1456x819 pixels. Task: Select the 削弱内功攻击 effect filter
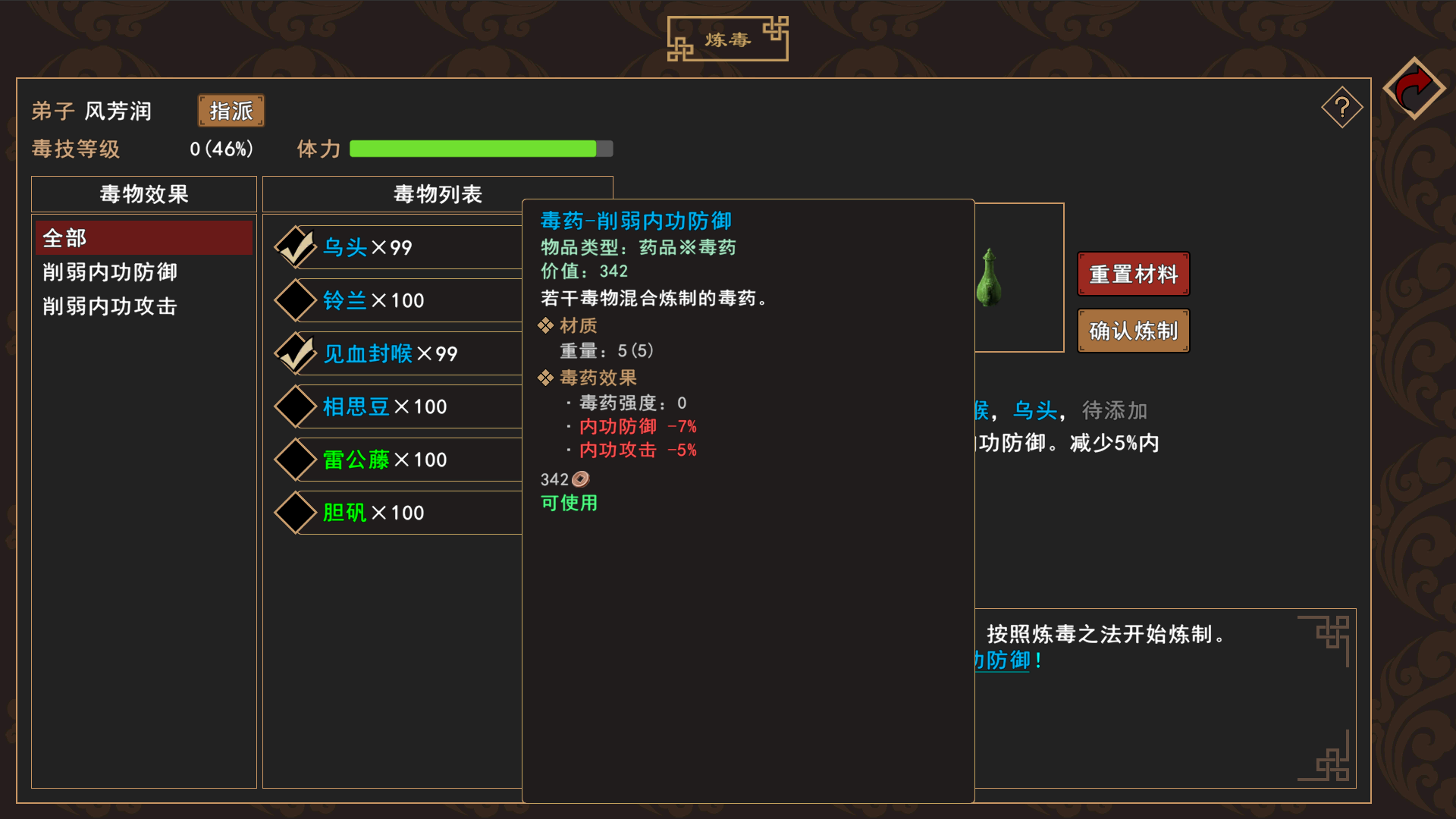109,306
